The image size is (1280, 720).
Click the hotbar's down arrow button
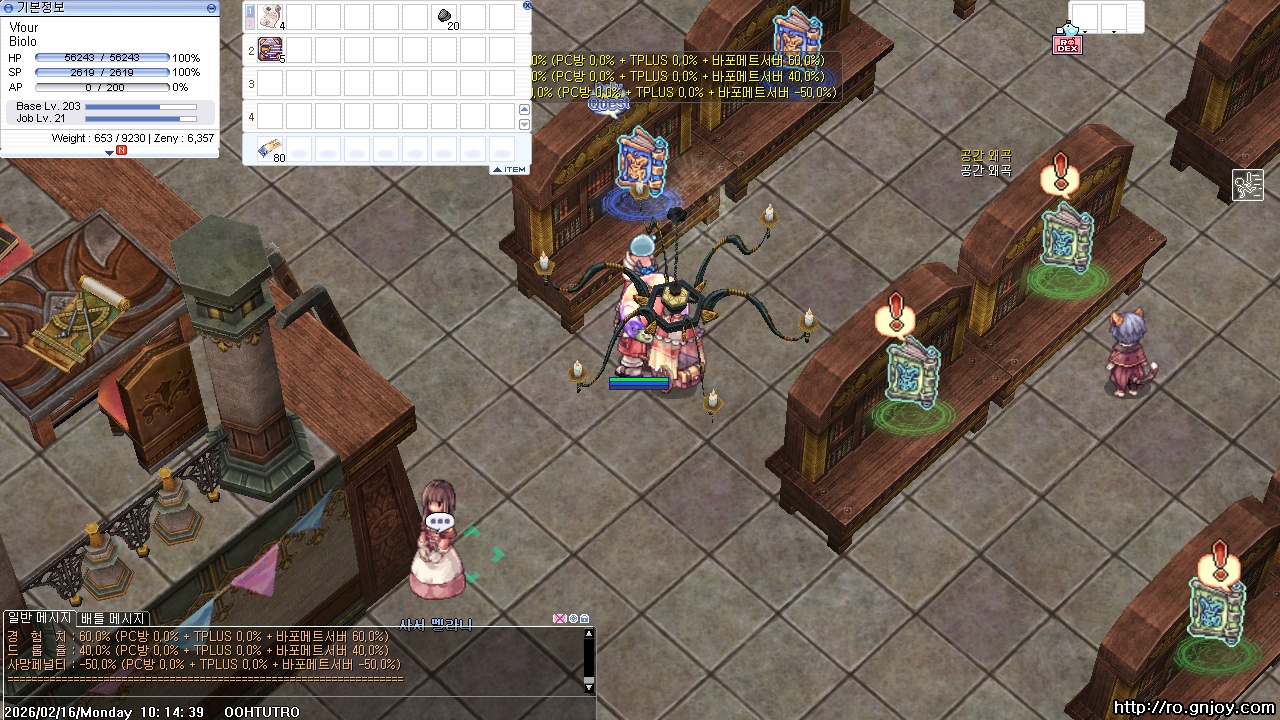(x=524, y=124)
